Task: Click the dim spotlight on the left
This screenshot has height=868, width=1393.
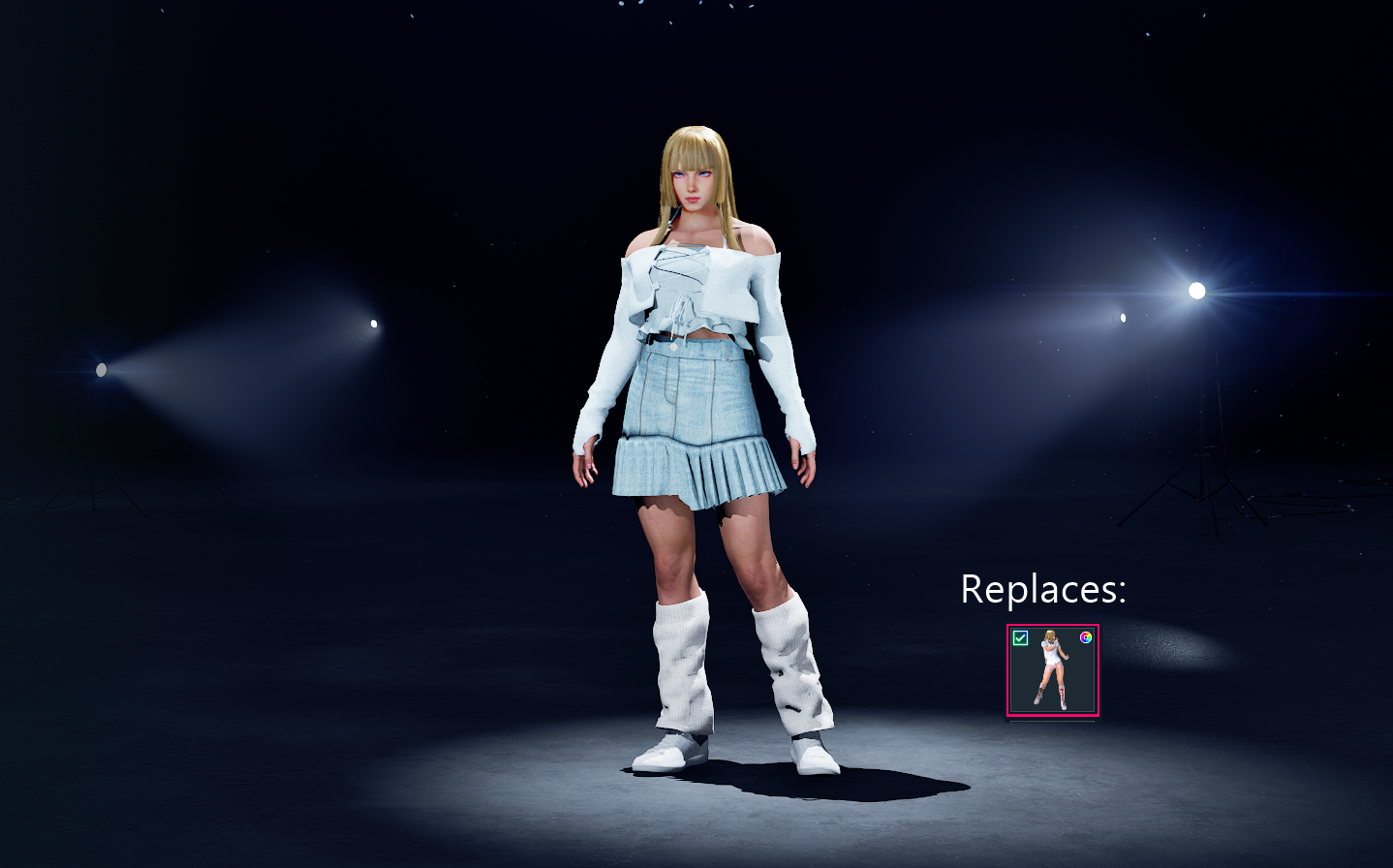Action: click(x=101, y=369)
